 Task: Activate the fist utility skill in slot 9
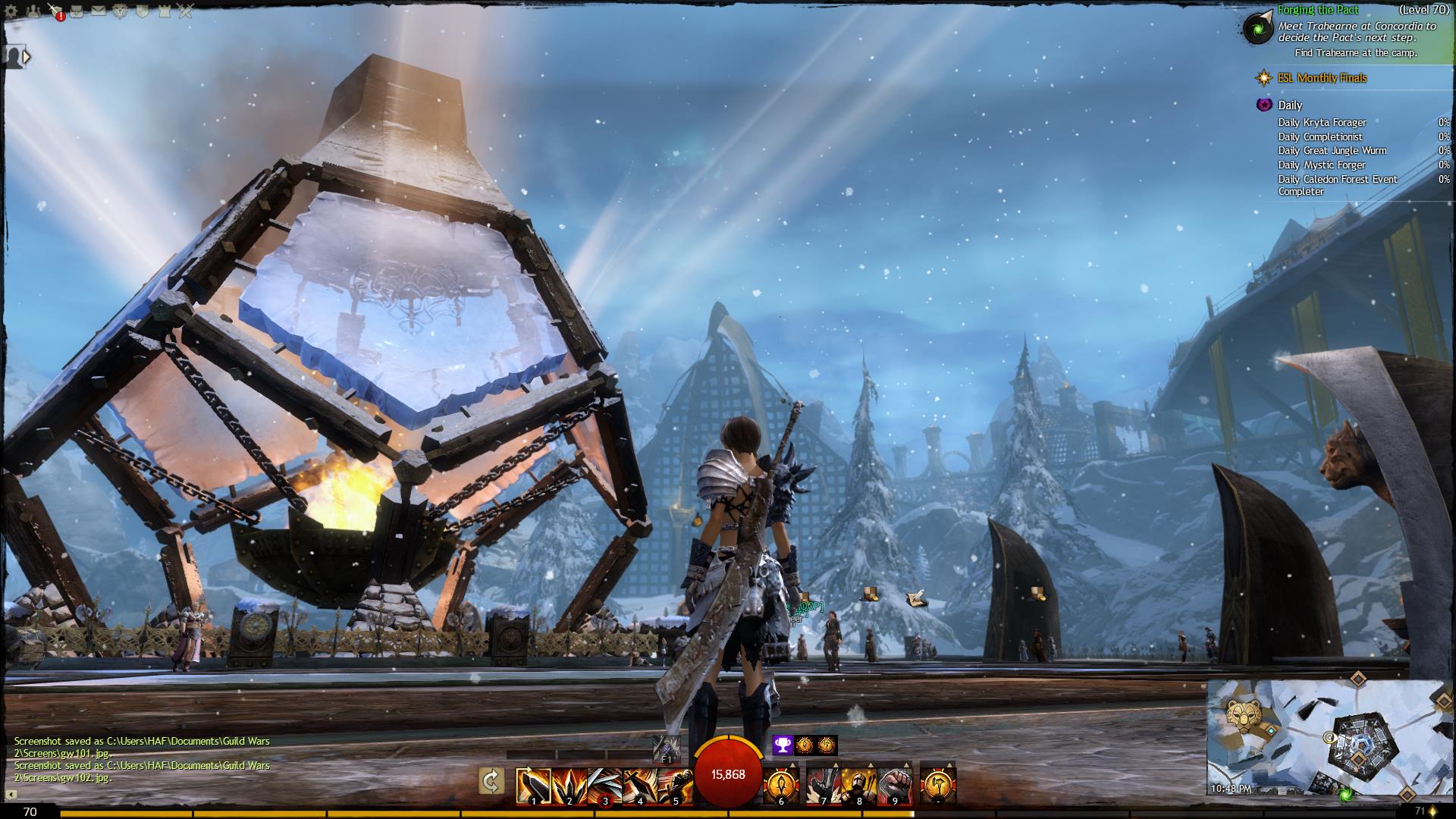coord(895,786)
